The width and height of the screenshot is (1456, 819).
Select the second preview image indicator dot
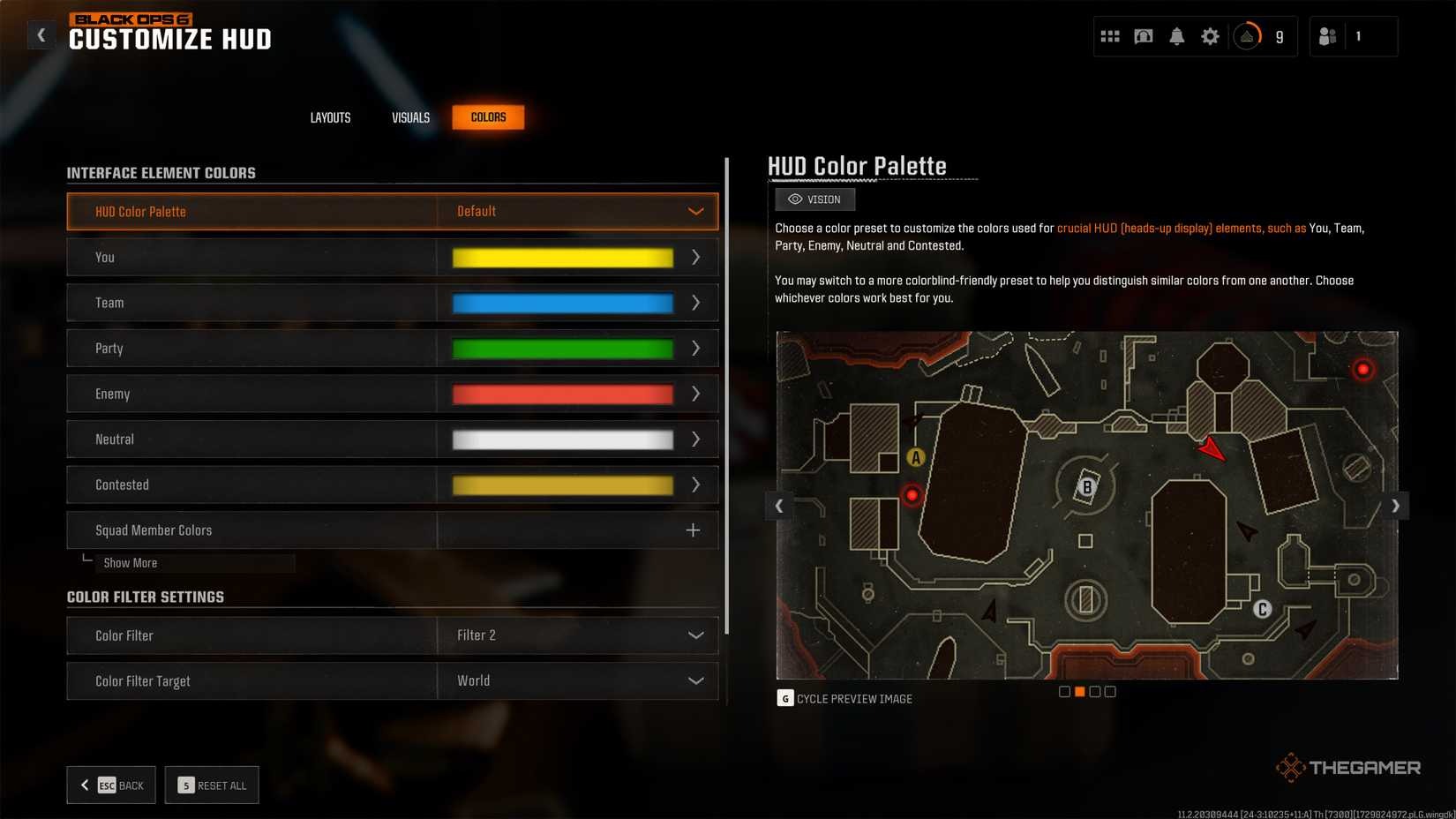coord(1080,691)
